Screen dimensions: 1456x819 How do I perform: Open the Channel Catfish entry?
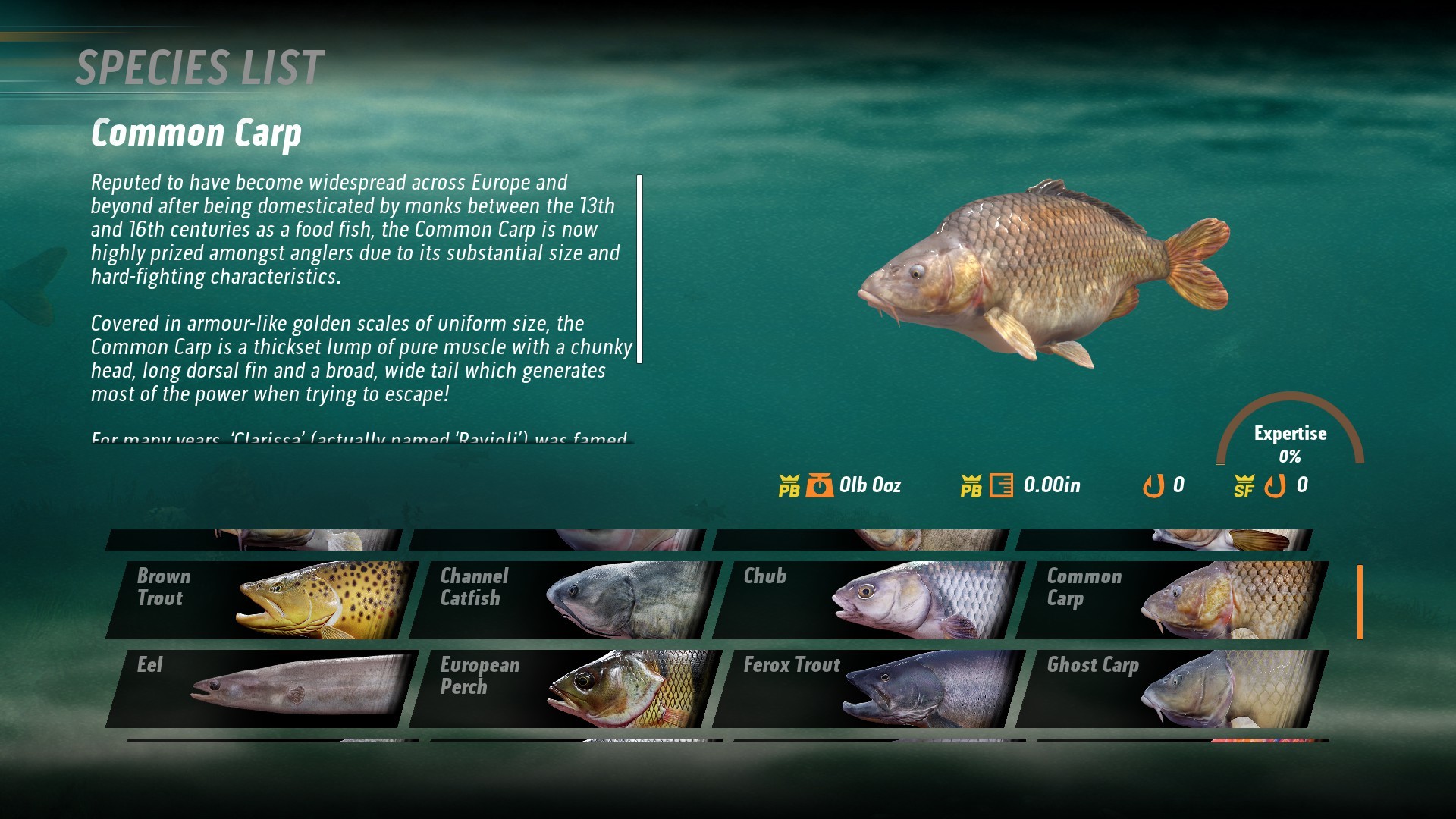561,598
